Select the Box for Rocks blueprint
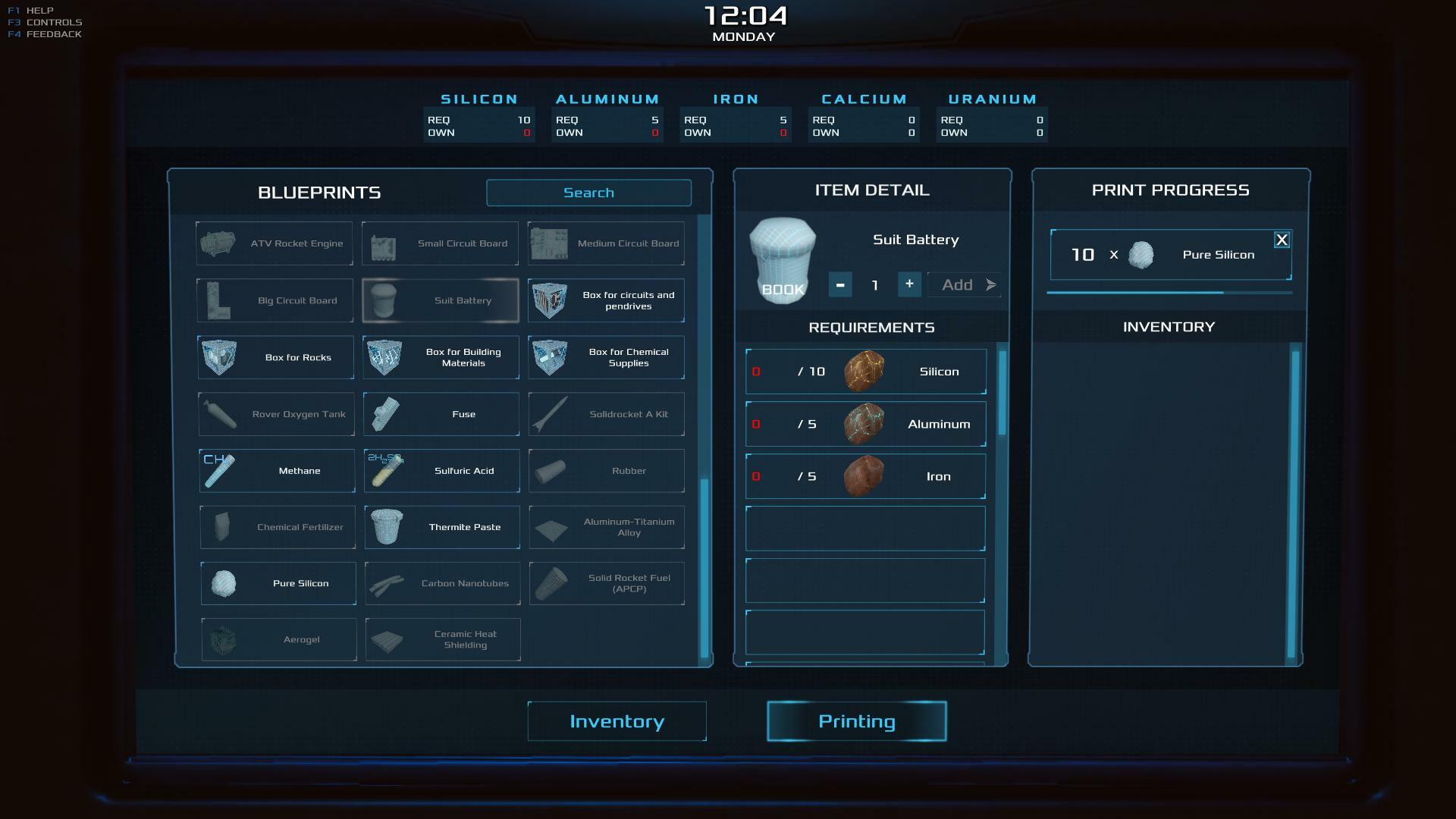This screenshot has width=1456, height=819. pos(275,357)
